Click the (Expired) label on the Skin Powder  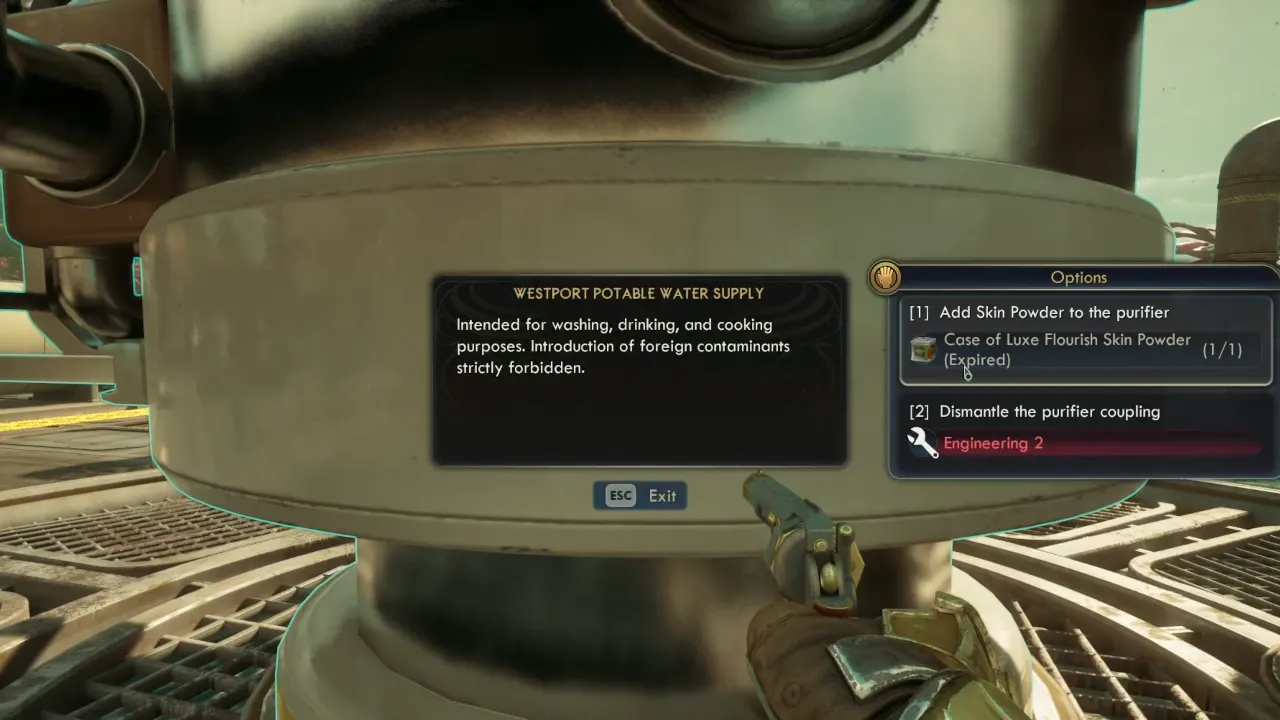tap(977, 360)
